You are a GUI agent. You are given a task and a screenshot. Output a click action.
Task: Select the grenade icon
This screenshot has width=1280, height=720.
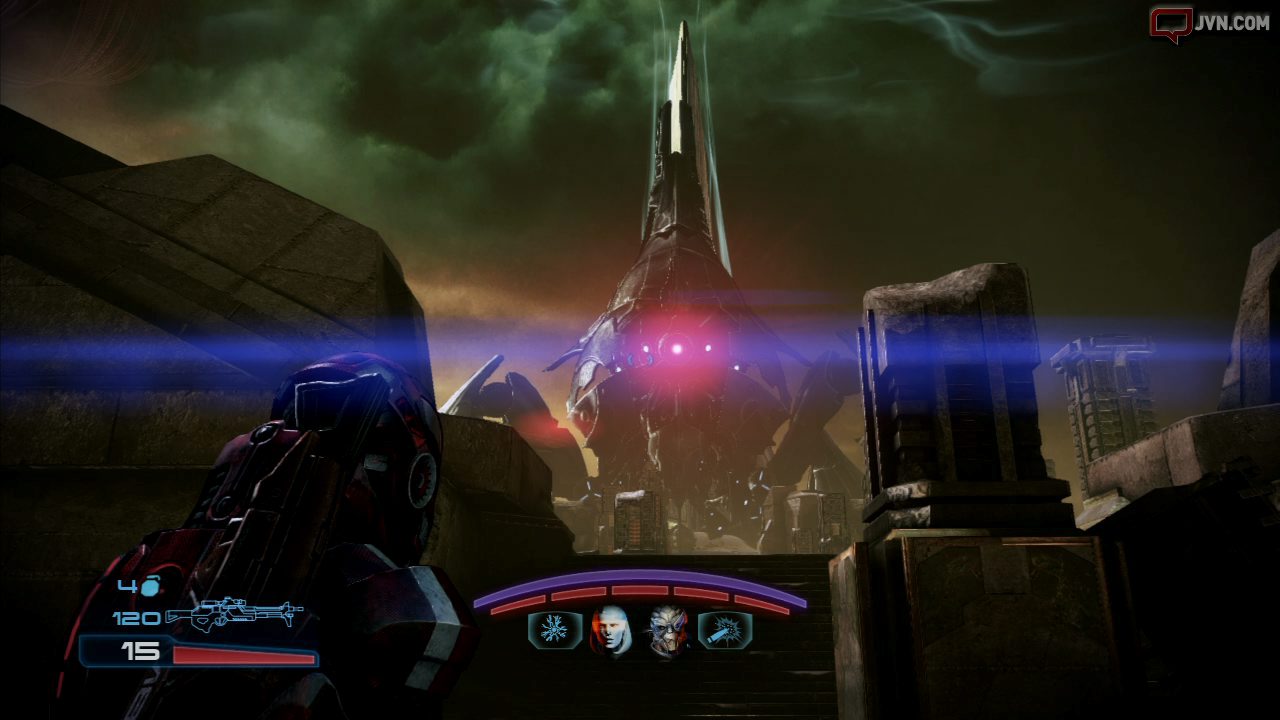pyautogui.click(x=150, y=587)
